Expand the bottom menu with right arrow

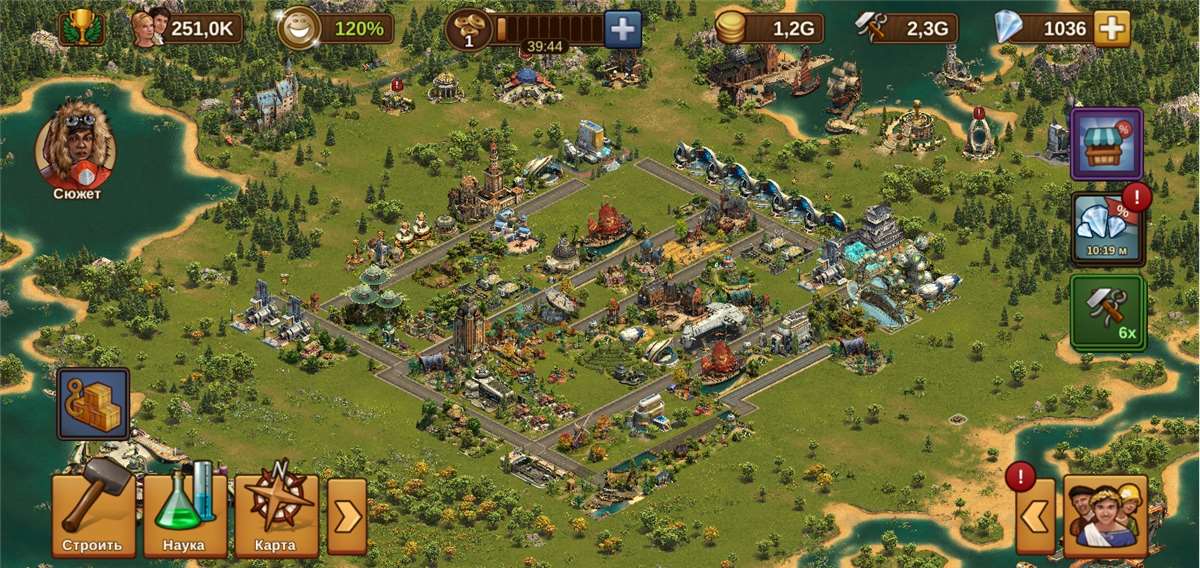pos(347,516)
